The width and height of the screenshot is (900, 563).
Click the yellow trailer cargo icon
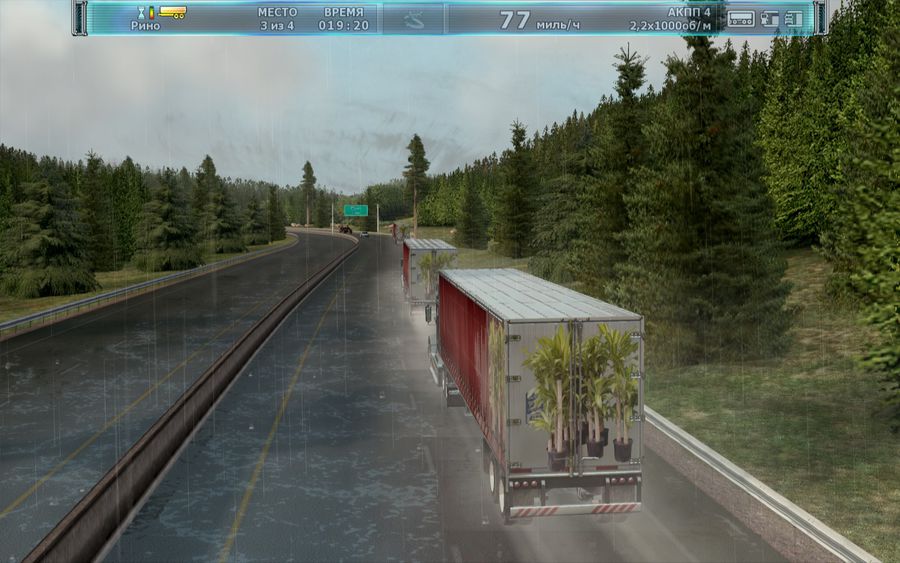coord(173,13)
